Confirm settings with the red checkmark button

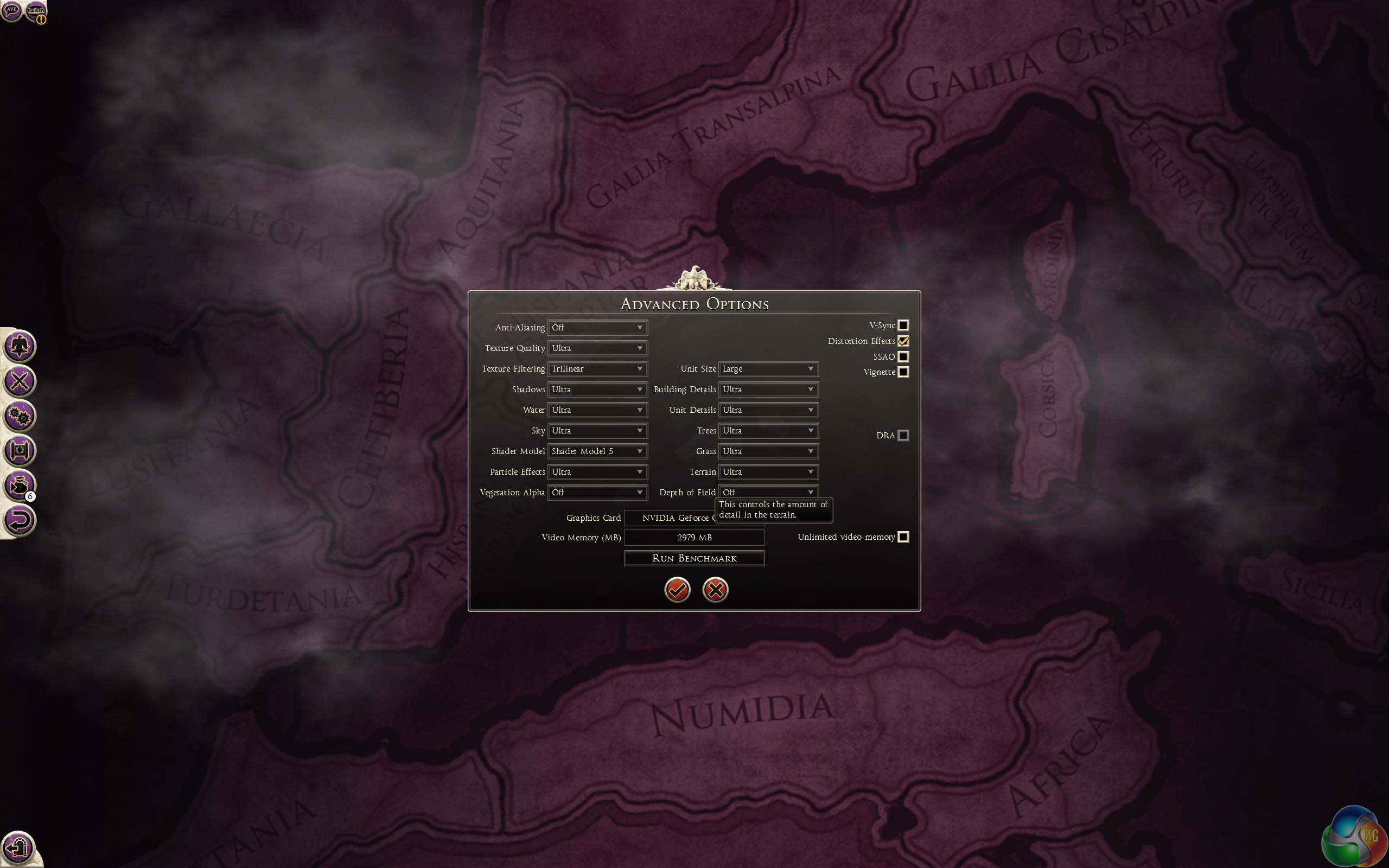point(677,590)
